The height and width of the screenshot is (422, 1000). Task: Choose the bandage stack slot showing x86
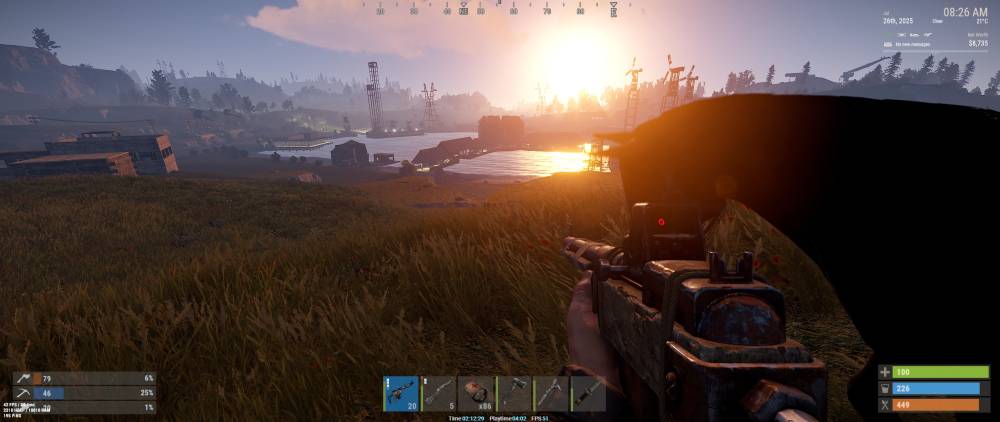[476, 393]
